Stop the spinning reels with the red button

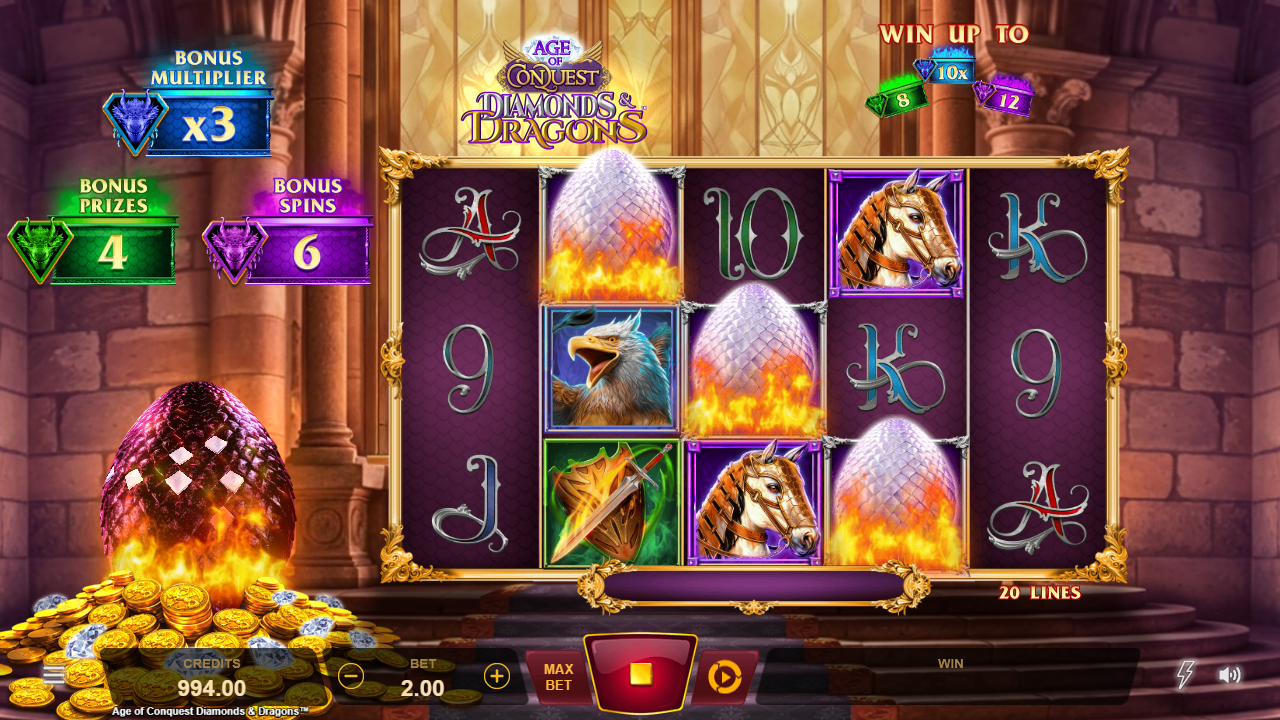[x=640, y=674]
